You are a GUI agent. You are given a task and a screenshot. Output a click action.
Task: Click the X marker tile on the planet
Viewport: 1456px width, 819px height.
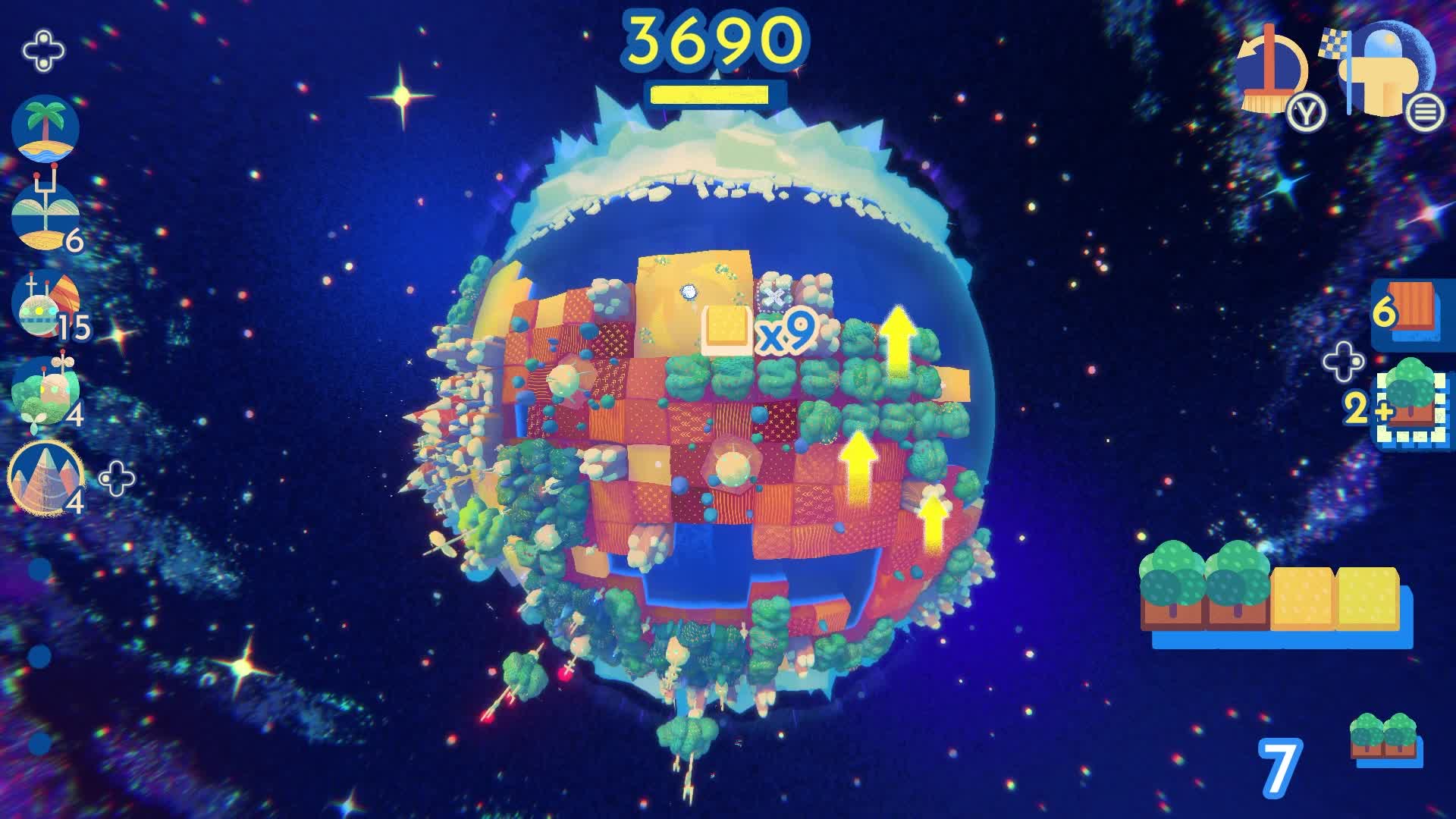pos(775,297)
